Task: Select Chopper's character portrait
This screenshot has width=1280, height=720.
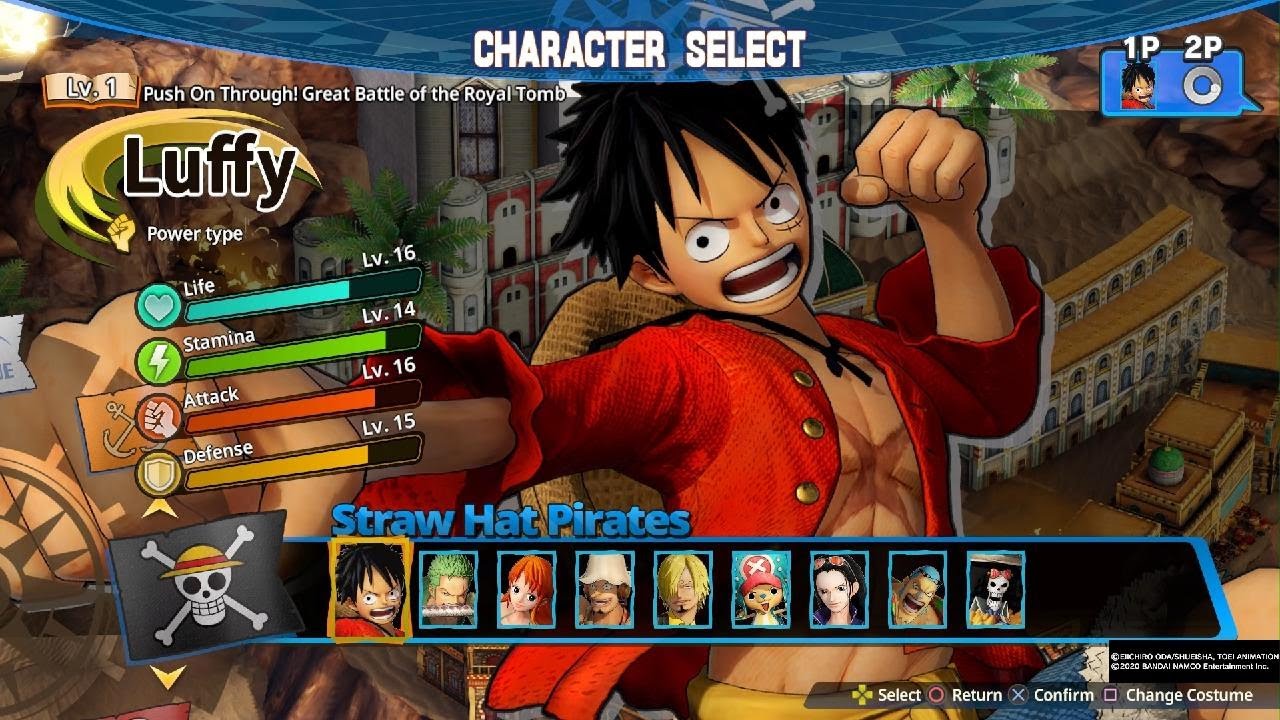Action: (x=761, y=590)
